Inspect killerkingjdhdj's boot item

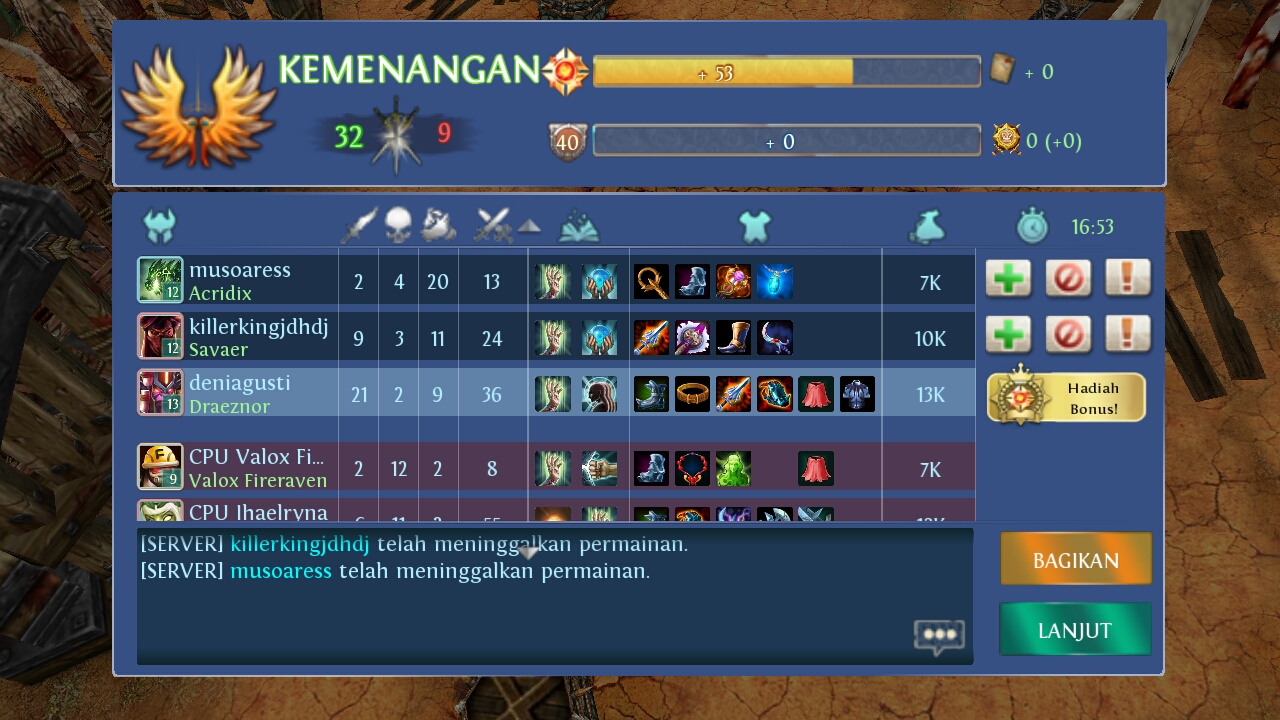point(733,338)
